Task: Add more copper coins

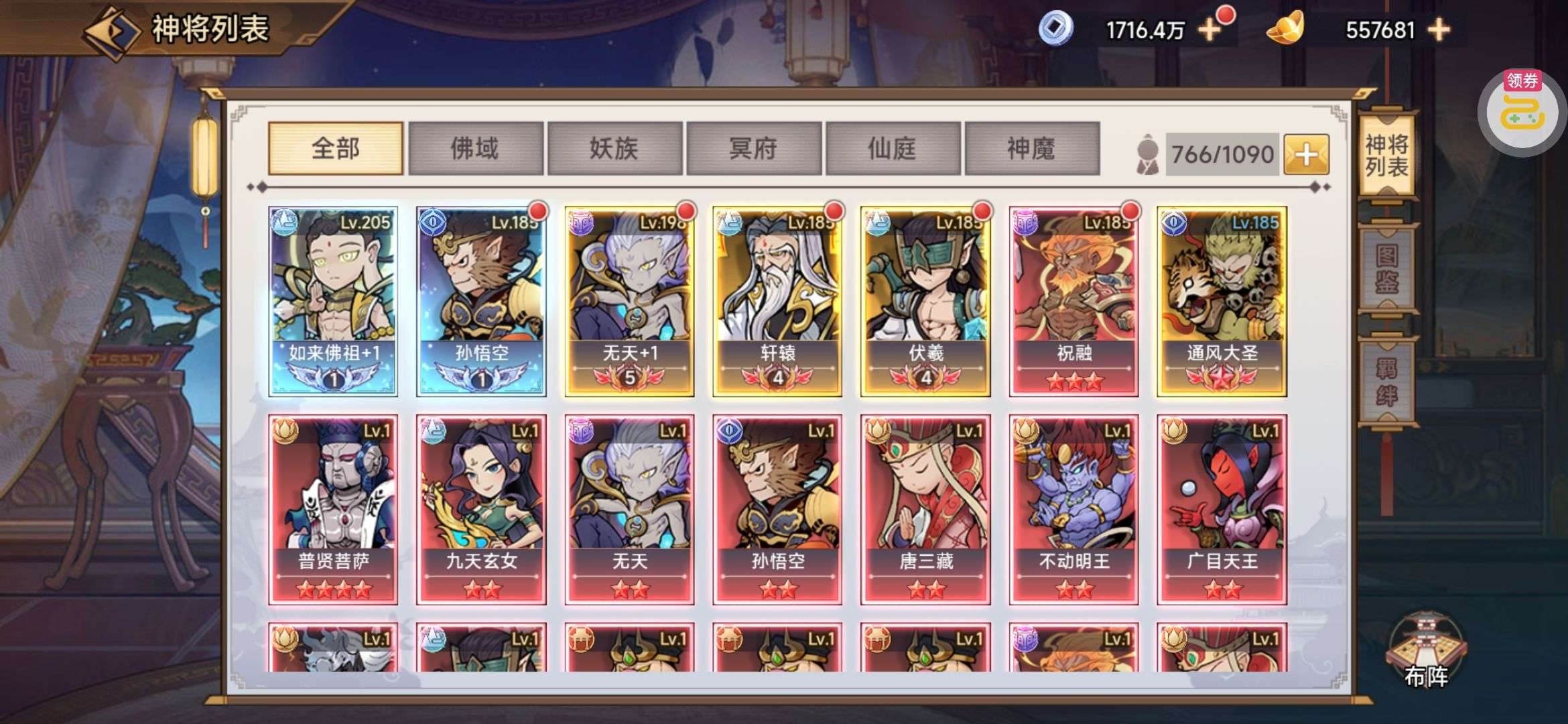Action: (x=1210, y=30)
